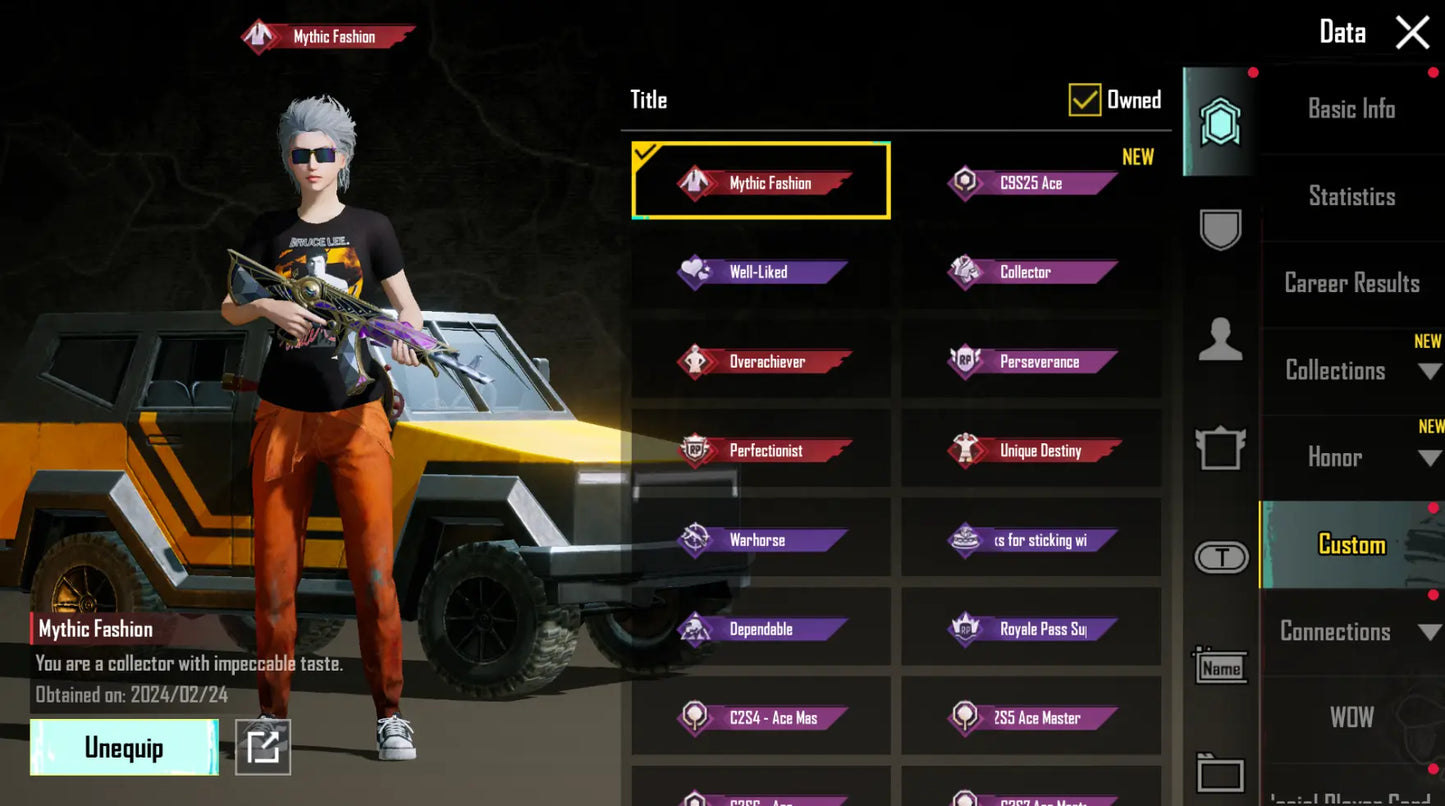Pick the Collector title
This screenshot has height=806, width=1445.
point(1031,272)
